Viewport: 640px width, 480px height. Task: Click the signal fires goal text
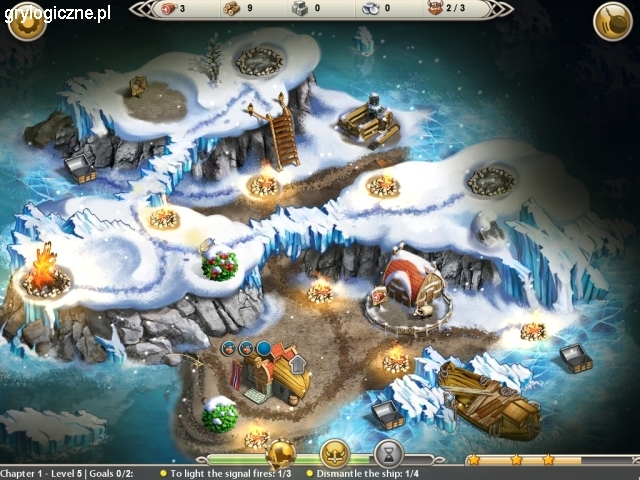point(230,473)
